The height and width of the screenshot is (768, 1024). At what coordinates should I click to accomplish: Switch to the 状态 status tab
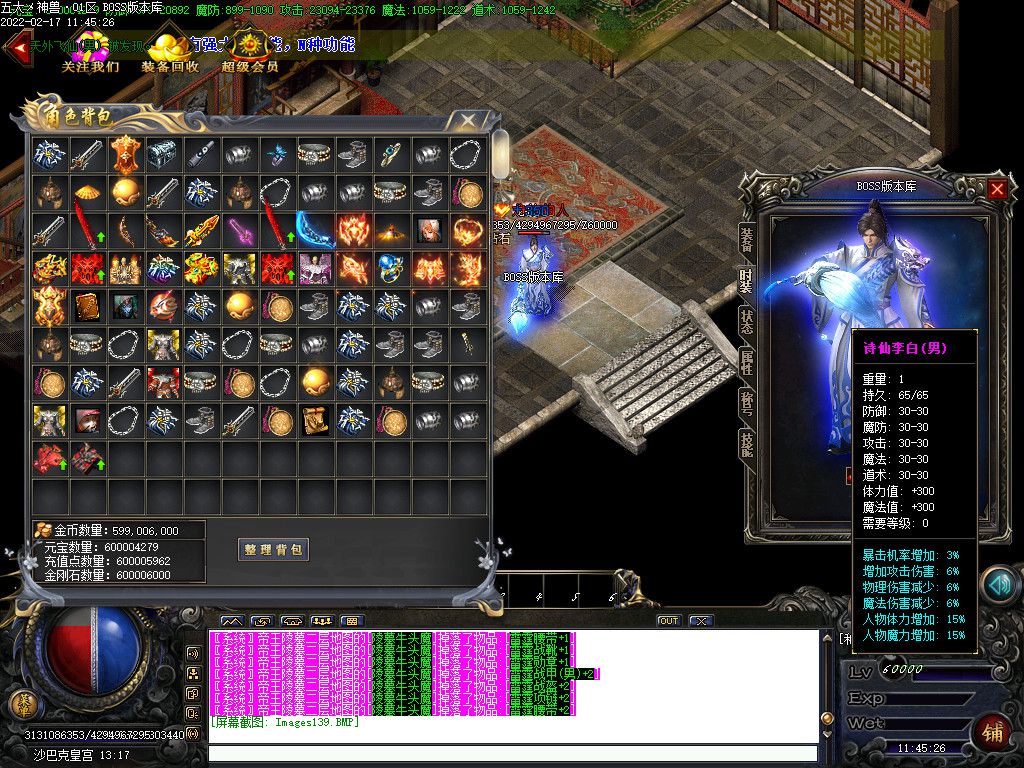click(746, 321)
